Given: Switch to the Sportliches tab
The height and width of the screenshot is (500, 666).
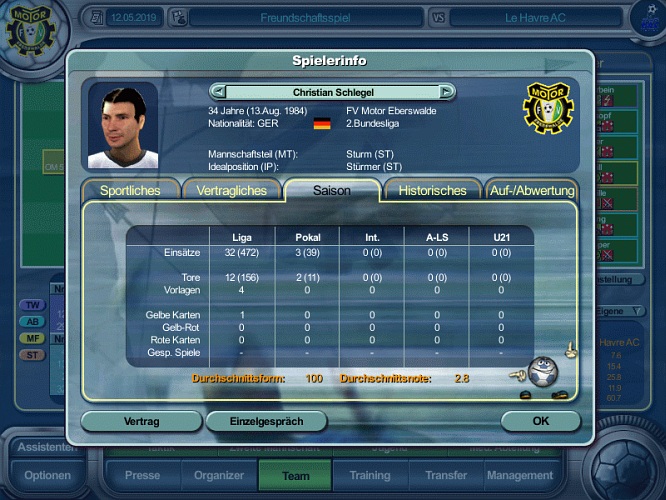Looking at the screenshot, I should click(130, 191).
